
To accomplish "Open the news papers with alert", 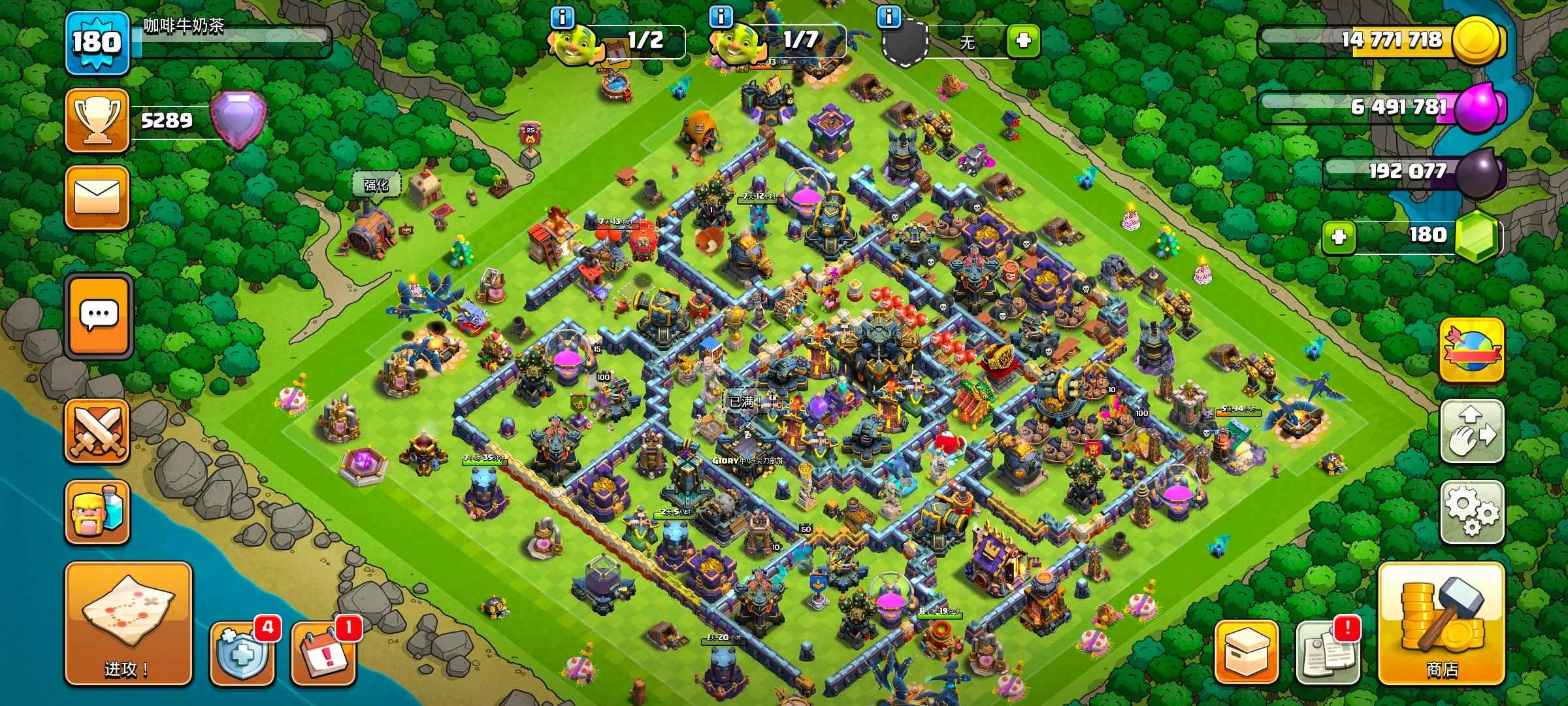I will [x=1328, y=652].
